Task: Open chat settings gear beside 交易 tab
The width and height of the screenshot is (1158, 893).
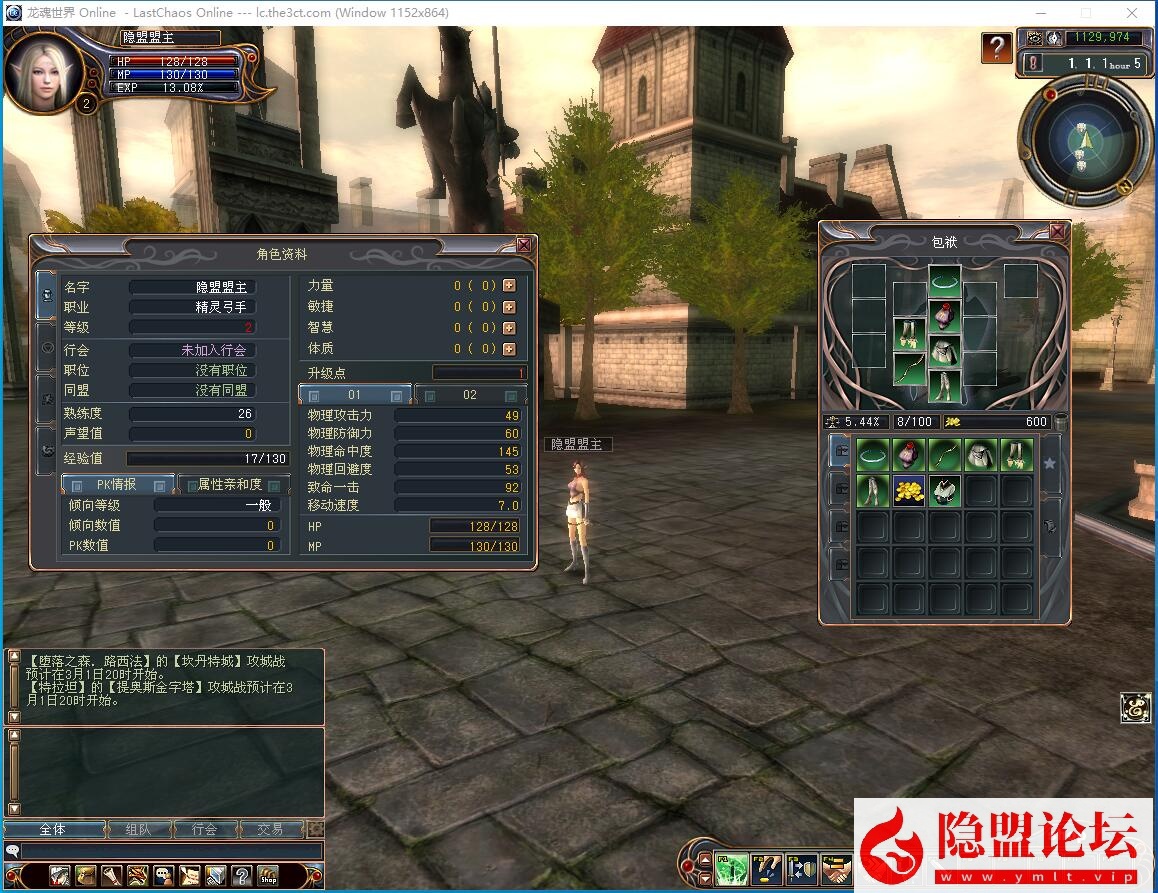Action: pyautogui.click(x=316, y=829)
